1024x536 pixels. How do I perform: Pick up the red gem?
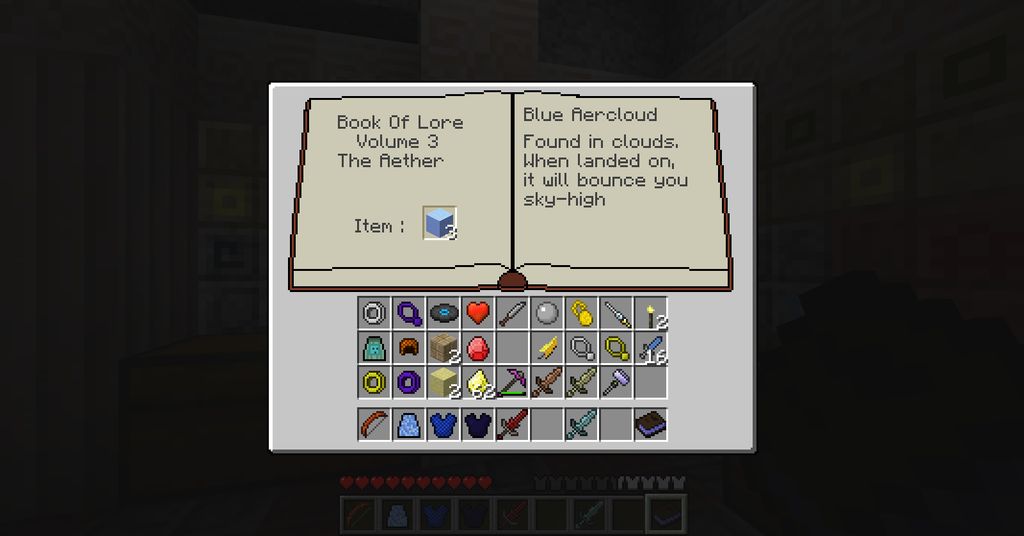click(x=478, y=348)
